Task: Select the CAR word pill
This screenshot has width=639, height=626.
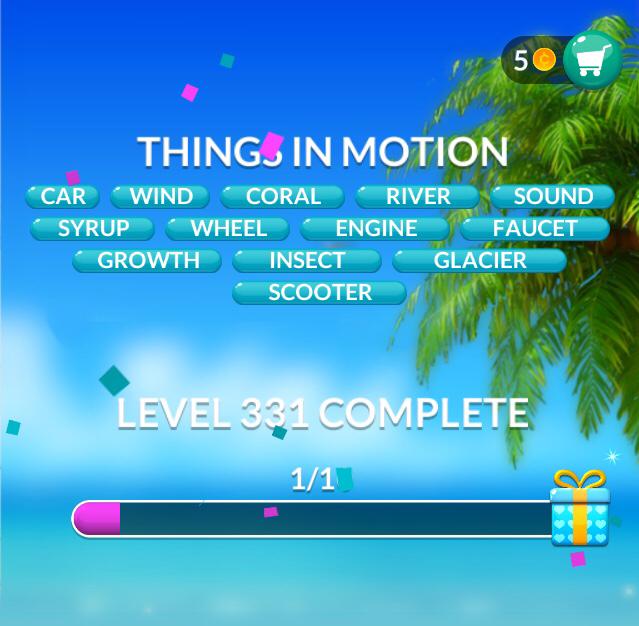Action: pos(63,196)
